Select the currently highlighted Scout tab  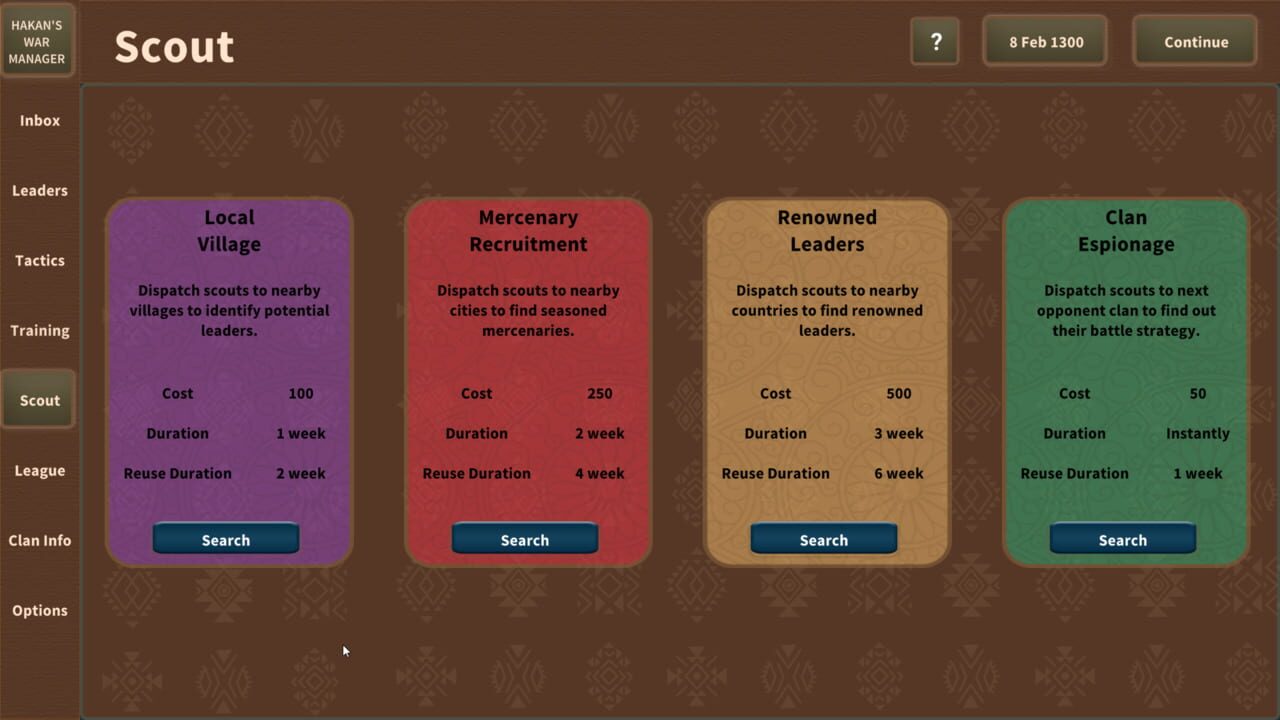pyautogui.click(x=39, y=400)
